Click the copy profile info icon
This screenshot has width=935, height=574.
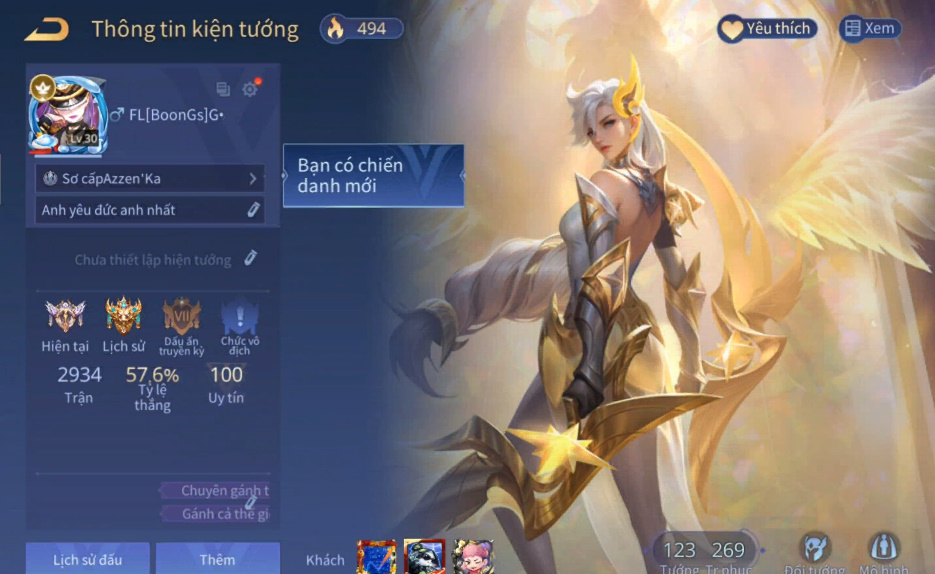[223, 89]
